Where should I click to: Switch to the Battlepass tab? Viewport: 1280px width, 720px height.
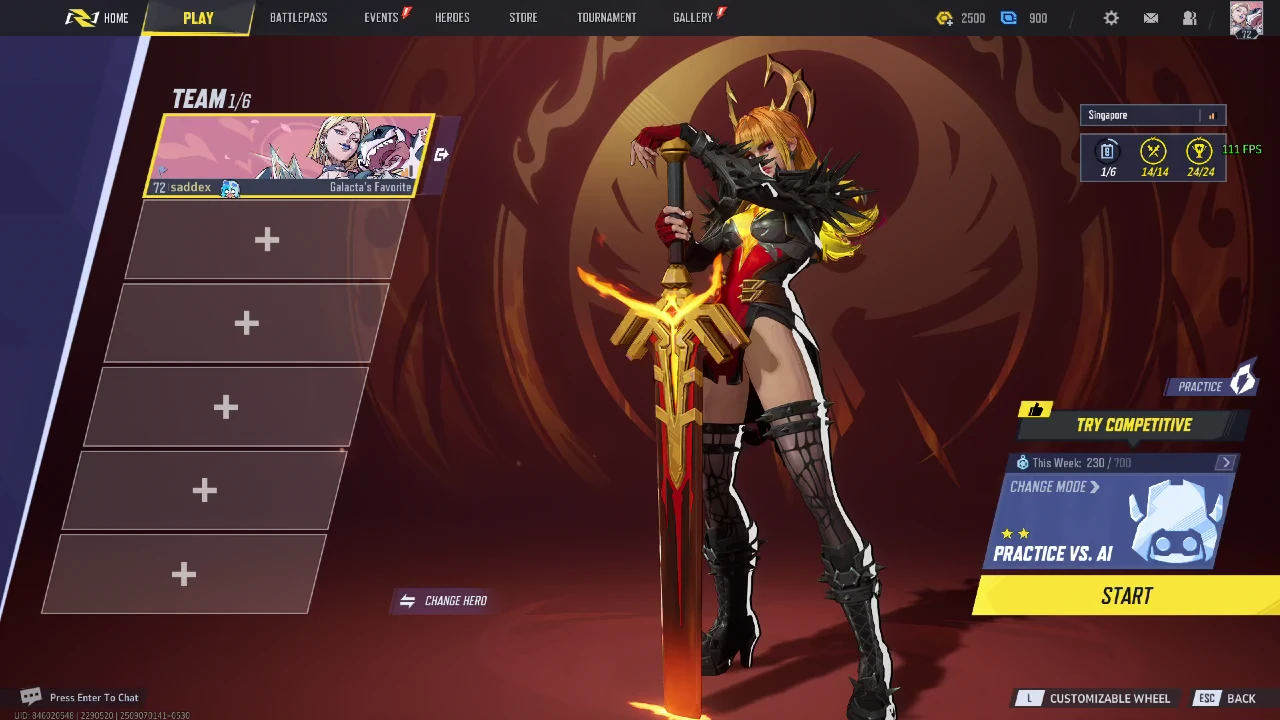[298, 18]
